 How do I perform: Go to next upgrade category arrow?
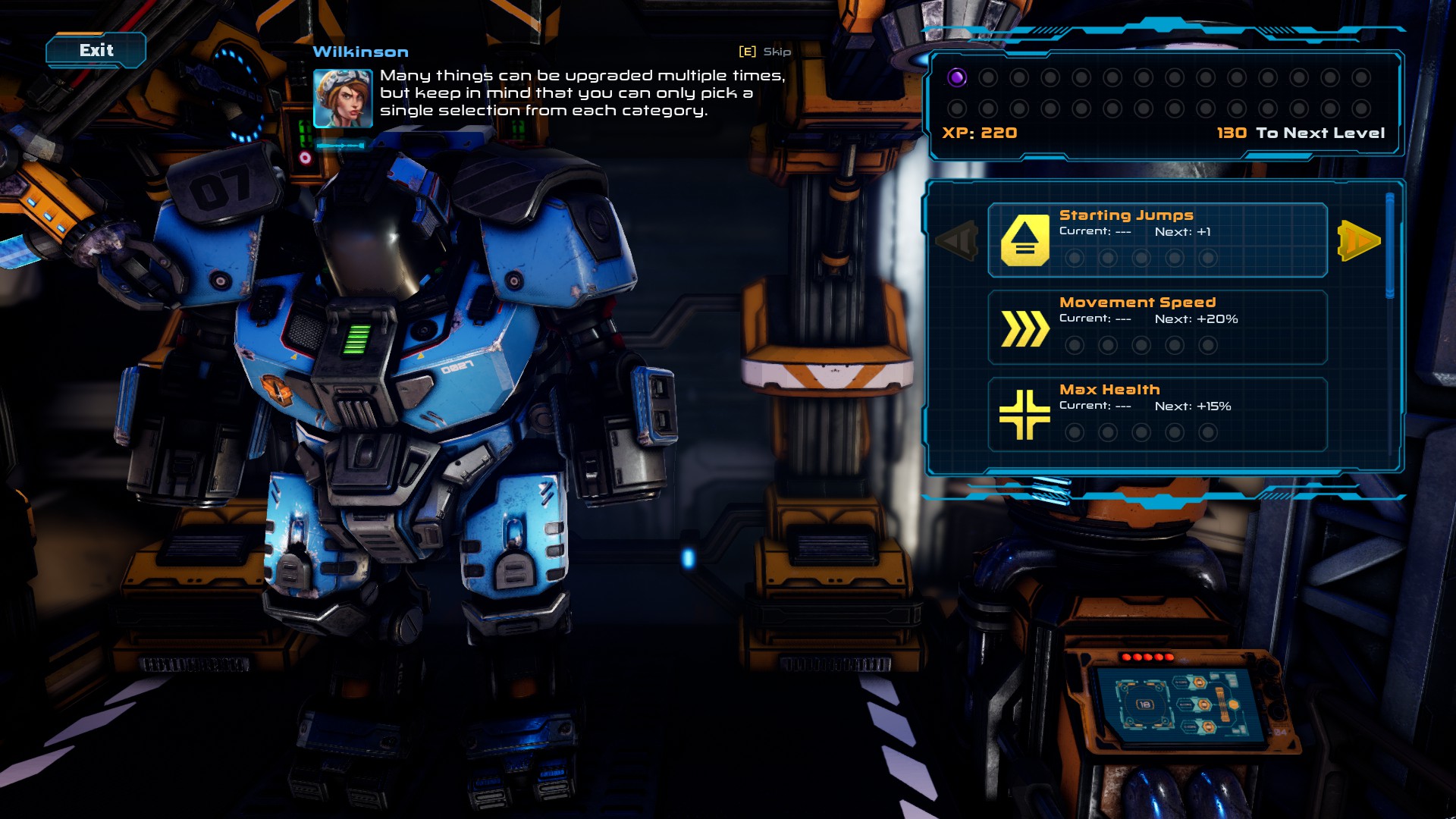pos(1359,241)
